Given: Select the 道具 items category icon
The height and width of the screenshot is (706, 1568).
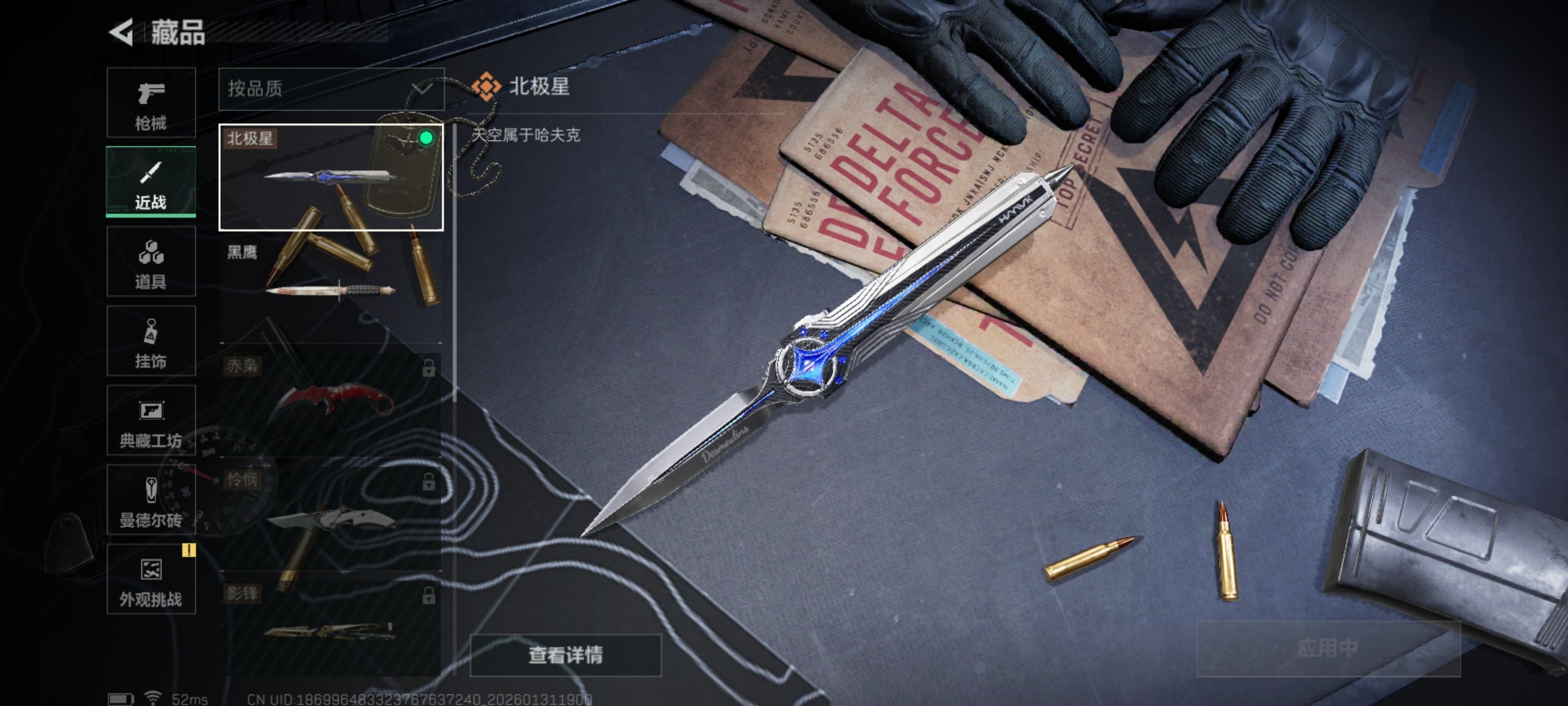Looking at the screenshot, I should click(151, 263).
